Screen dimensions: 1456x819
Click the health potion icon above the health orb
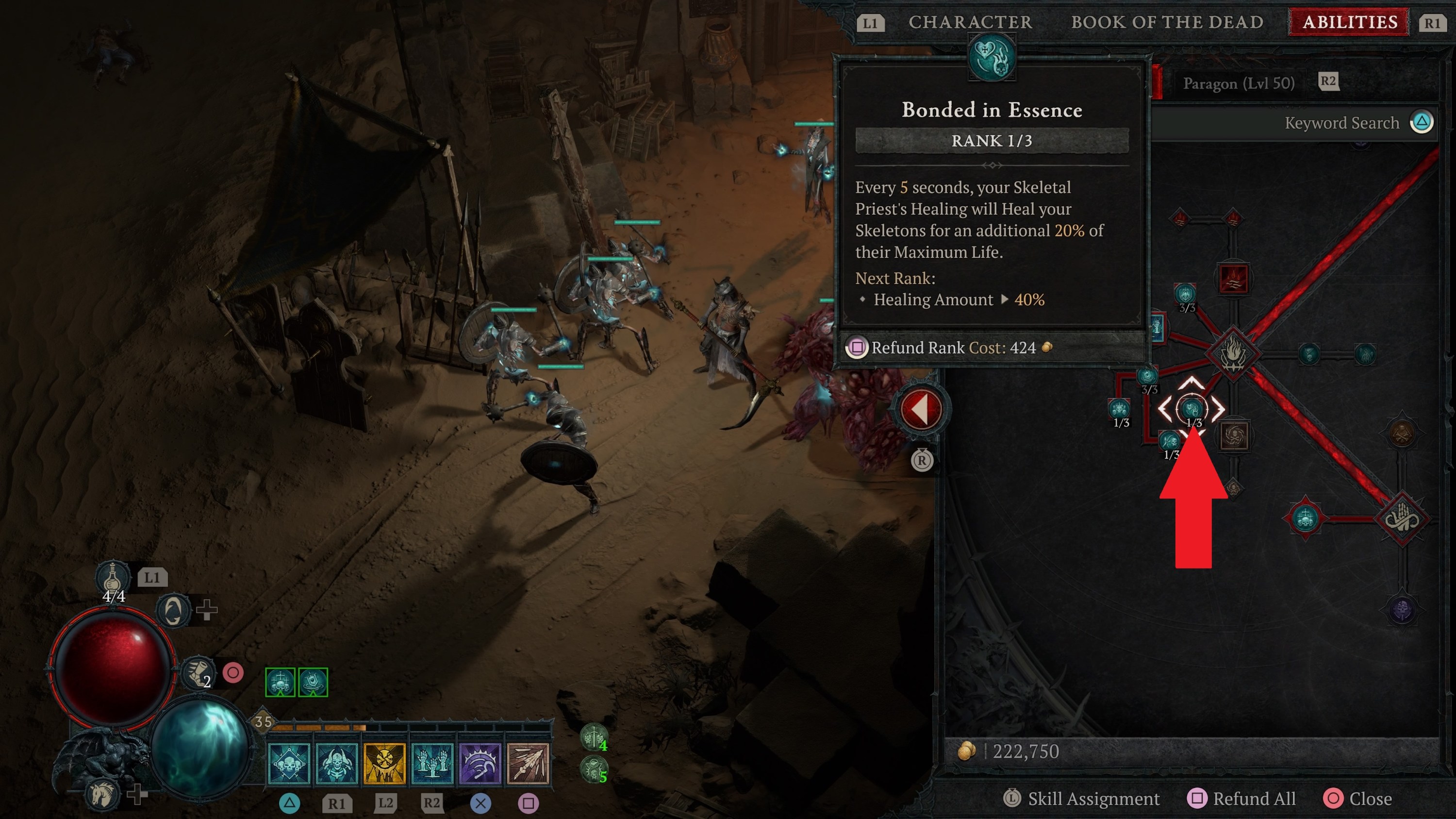click(112, 578)
